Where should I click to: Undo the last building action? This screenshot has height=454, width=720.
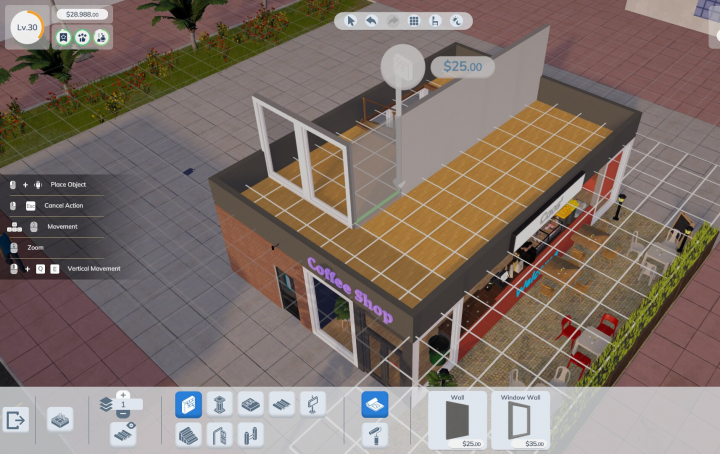(x=371, y=21)
